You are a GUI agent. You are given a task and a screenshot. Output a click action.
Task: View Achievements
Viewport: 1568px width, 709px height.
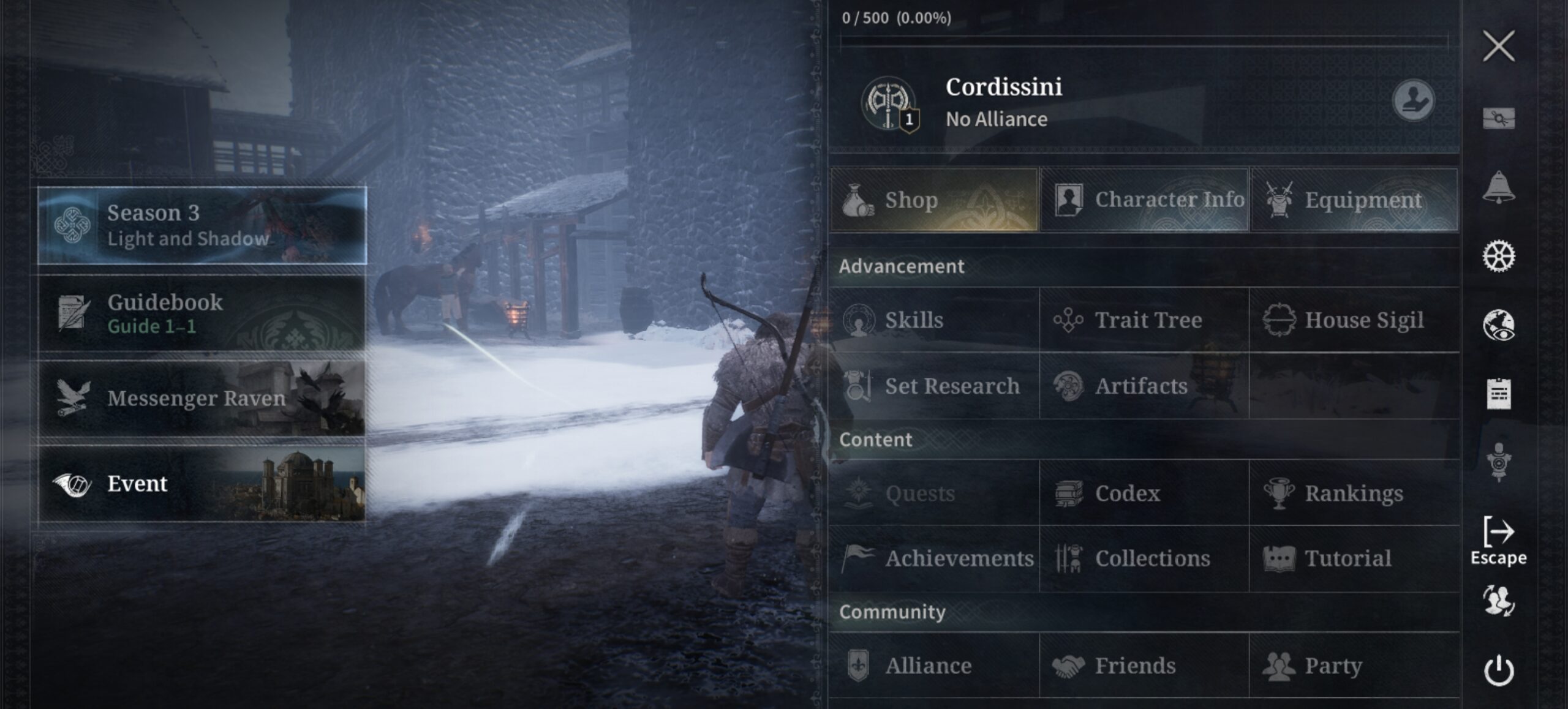coord(934,558)
